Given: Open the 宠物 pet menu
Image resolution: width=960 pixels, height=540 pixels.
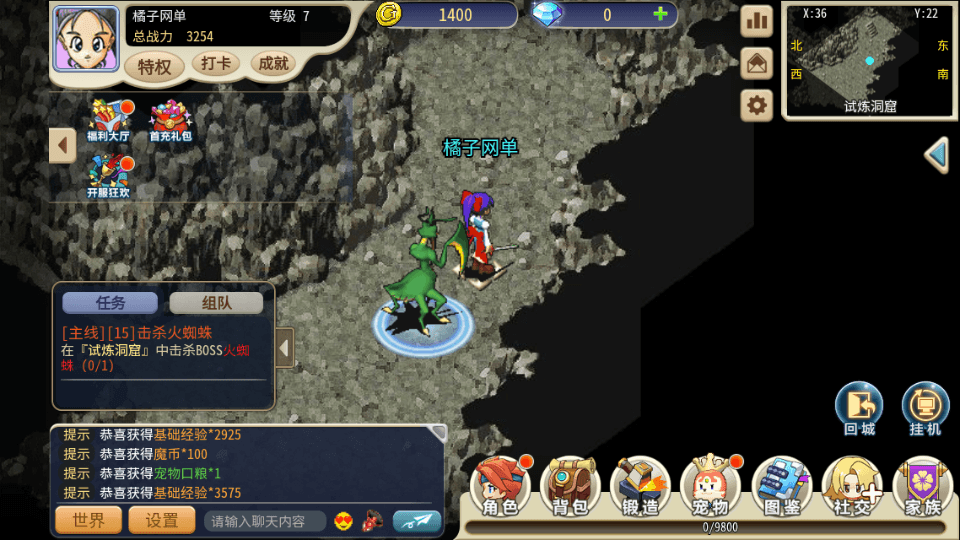Looking at the screenshot, I should 710,488.
